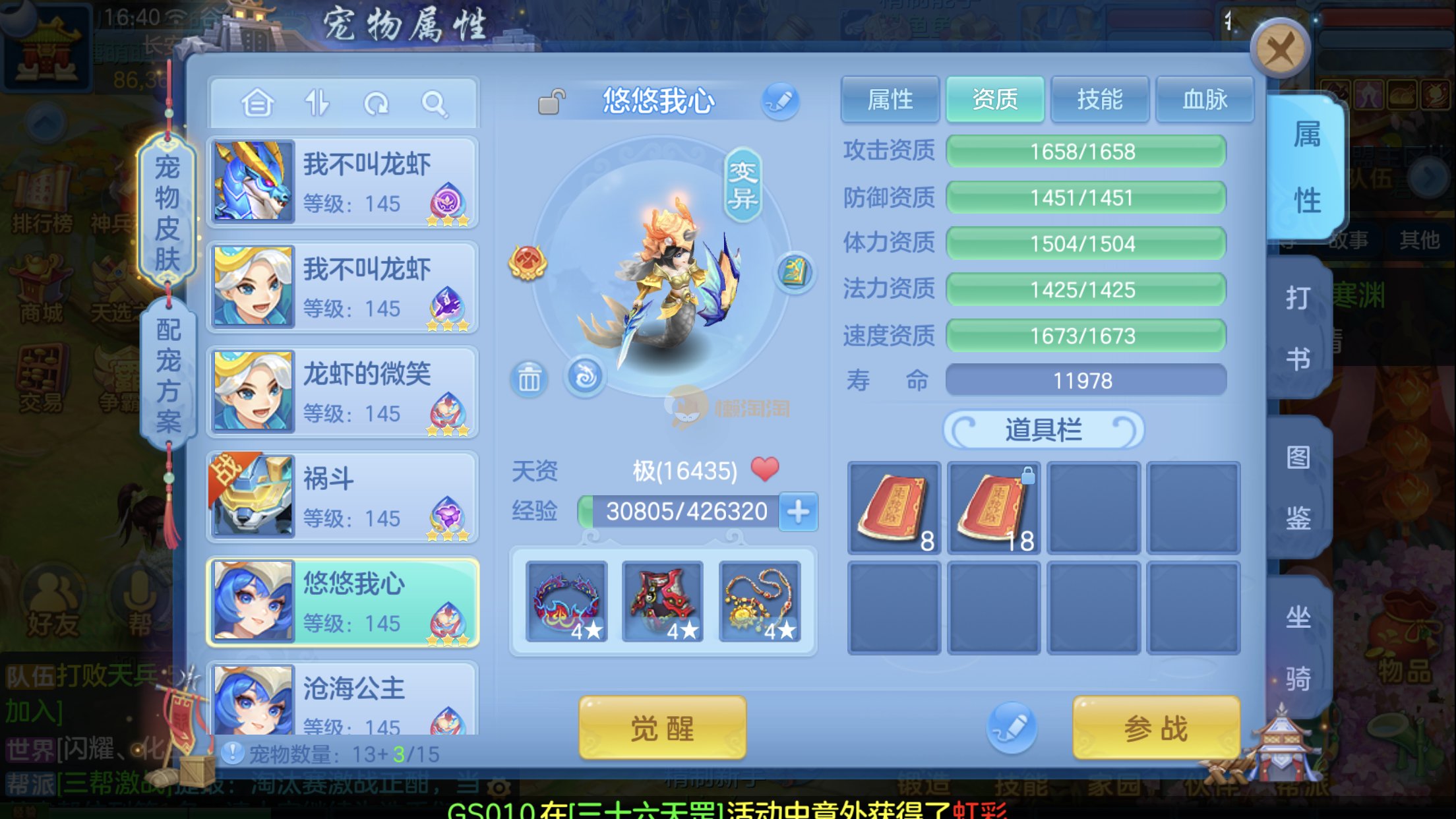Image resolution: width=1456 pixels, height=819 pixels.
Task: Open the 打书 side tab
Action: [x=1298, y=328]
